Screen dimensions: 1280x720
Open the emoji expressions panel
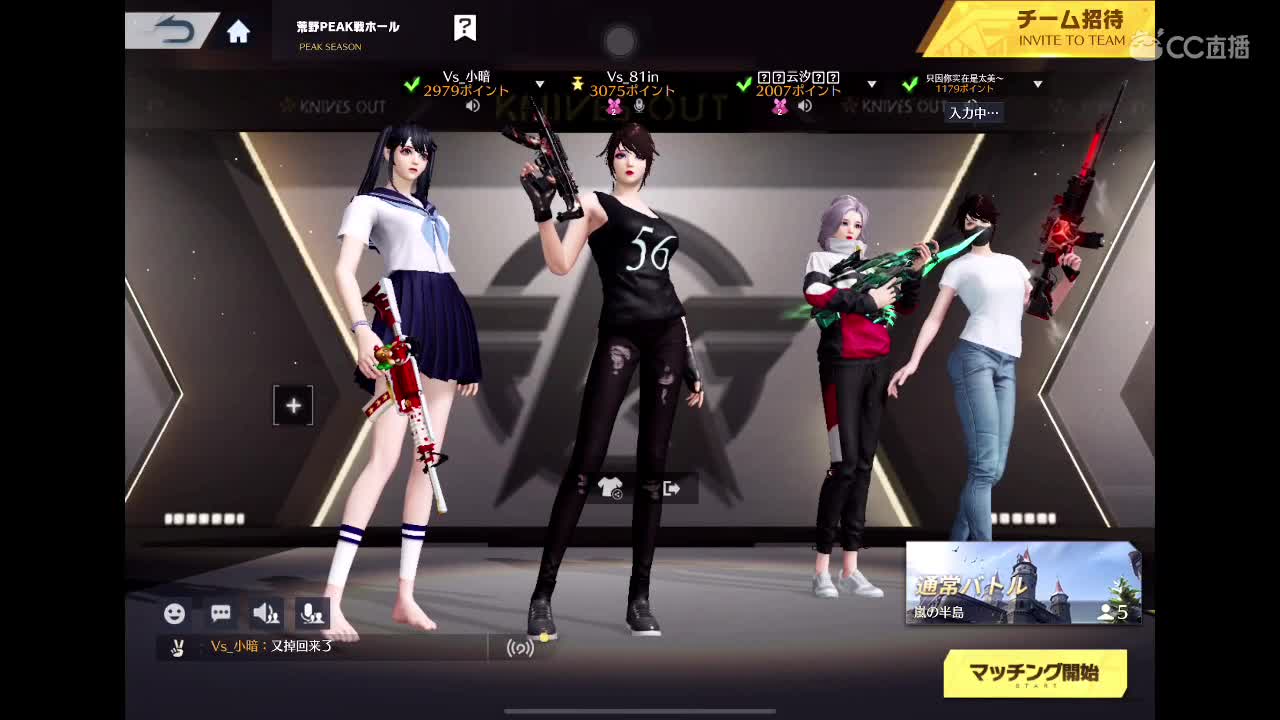pos(175,613)
